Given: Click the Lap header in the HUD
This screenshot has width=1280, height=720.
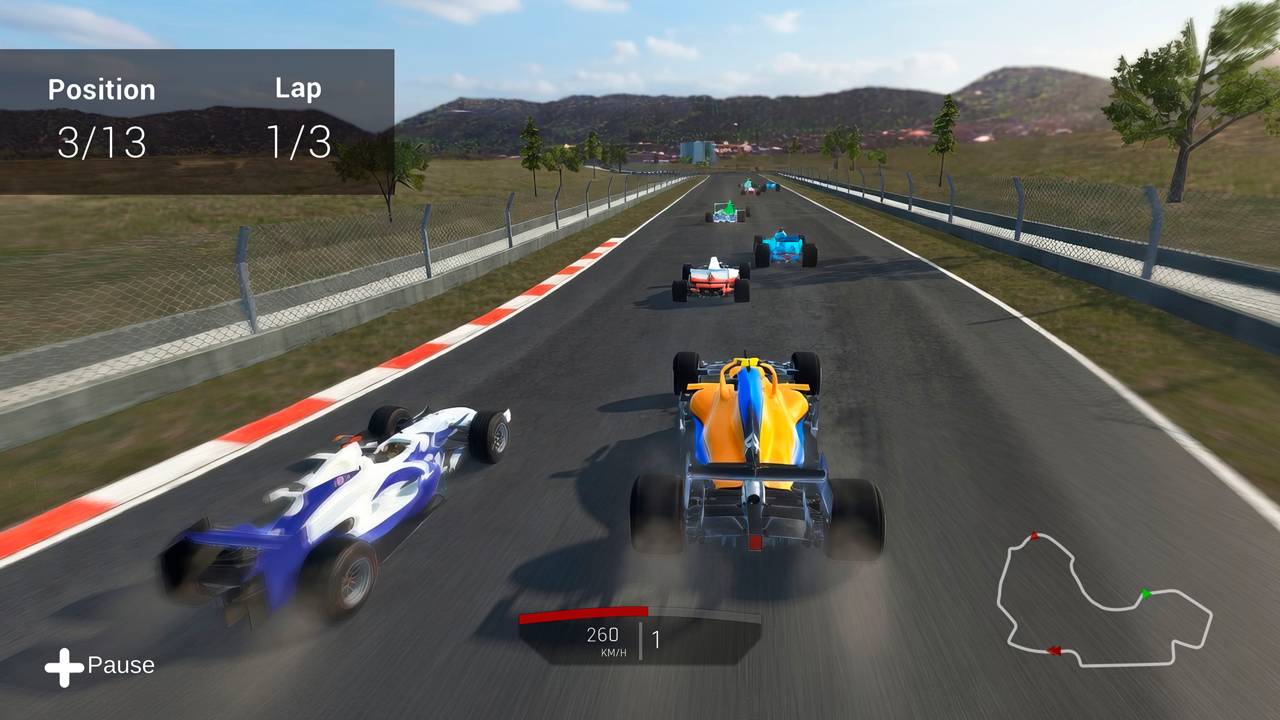Looking at the screenshot, I should [x=297, y=88].
